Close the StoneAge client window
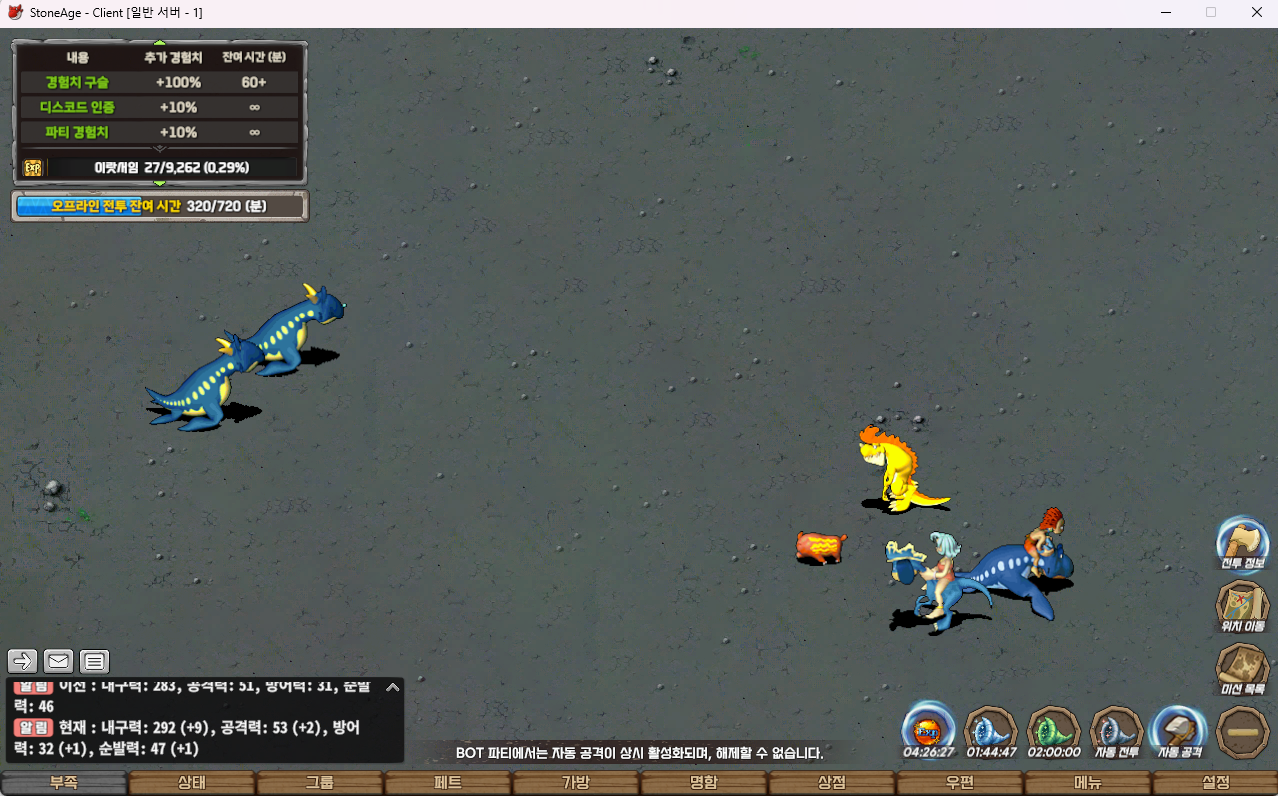The image size is (1278, 796). click(x=1256, y=12)
